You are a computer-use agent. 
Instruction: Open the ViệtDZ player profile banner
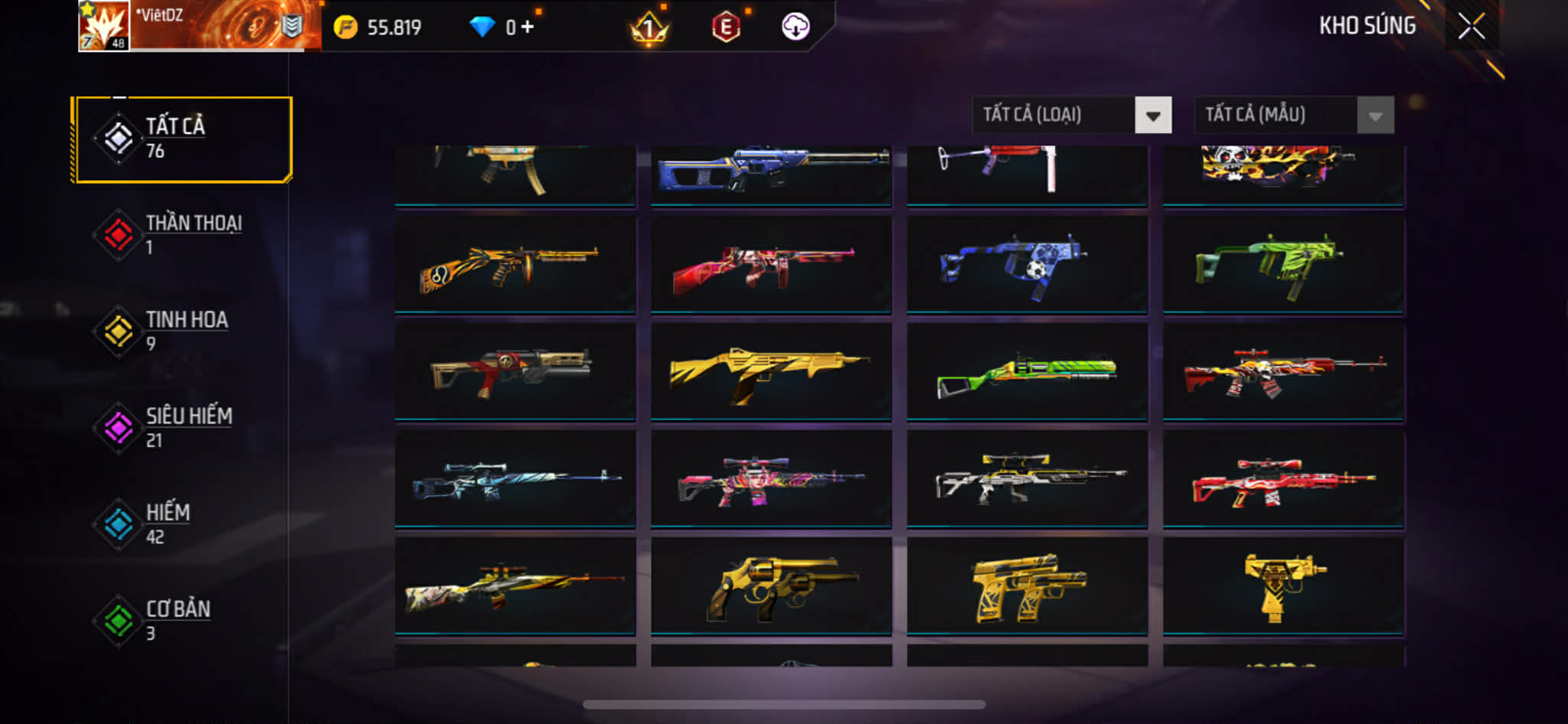[199, 26]
